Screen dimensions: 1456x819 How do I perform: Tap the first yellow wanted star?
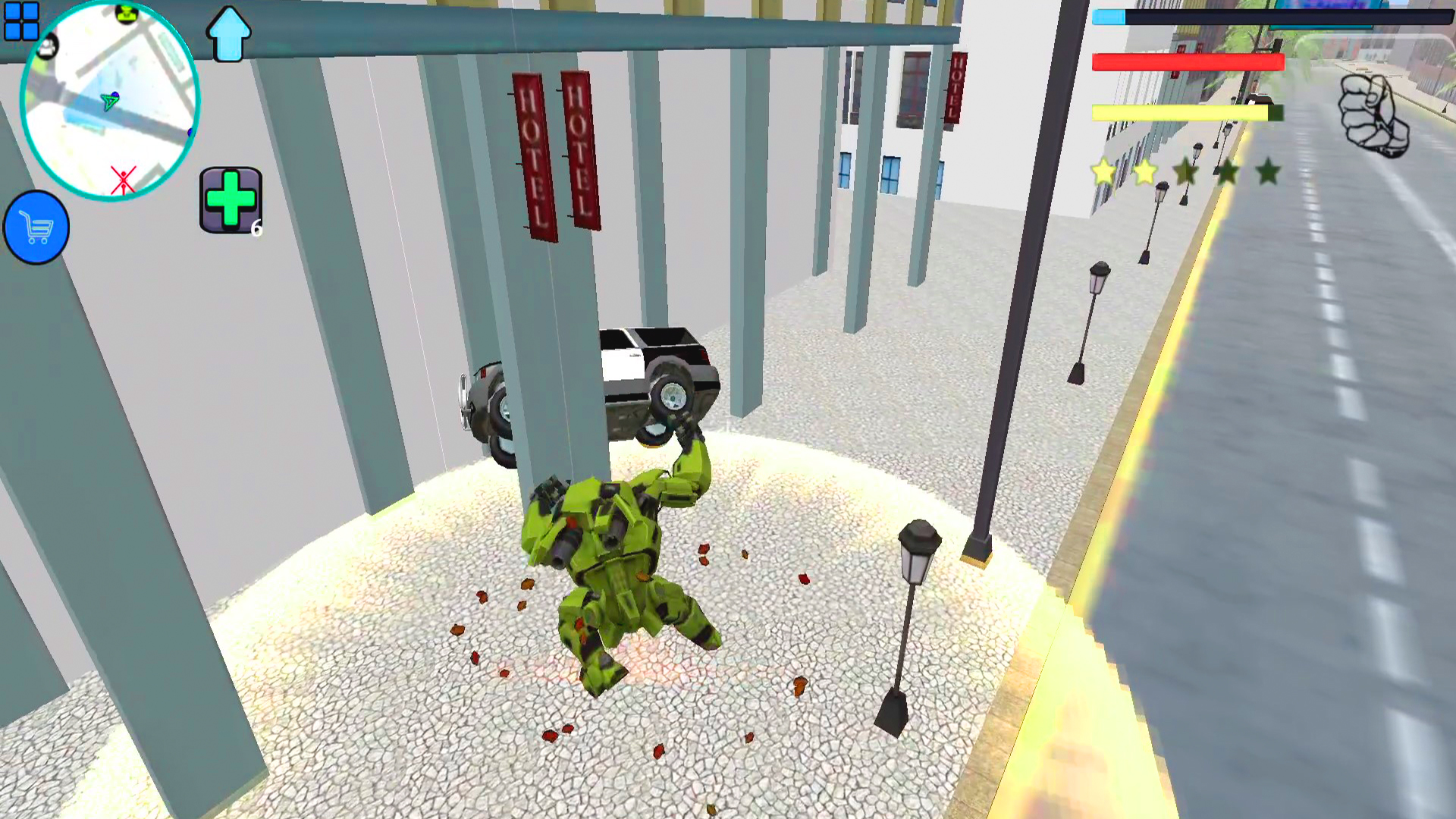click(x=1104, y=171)
